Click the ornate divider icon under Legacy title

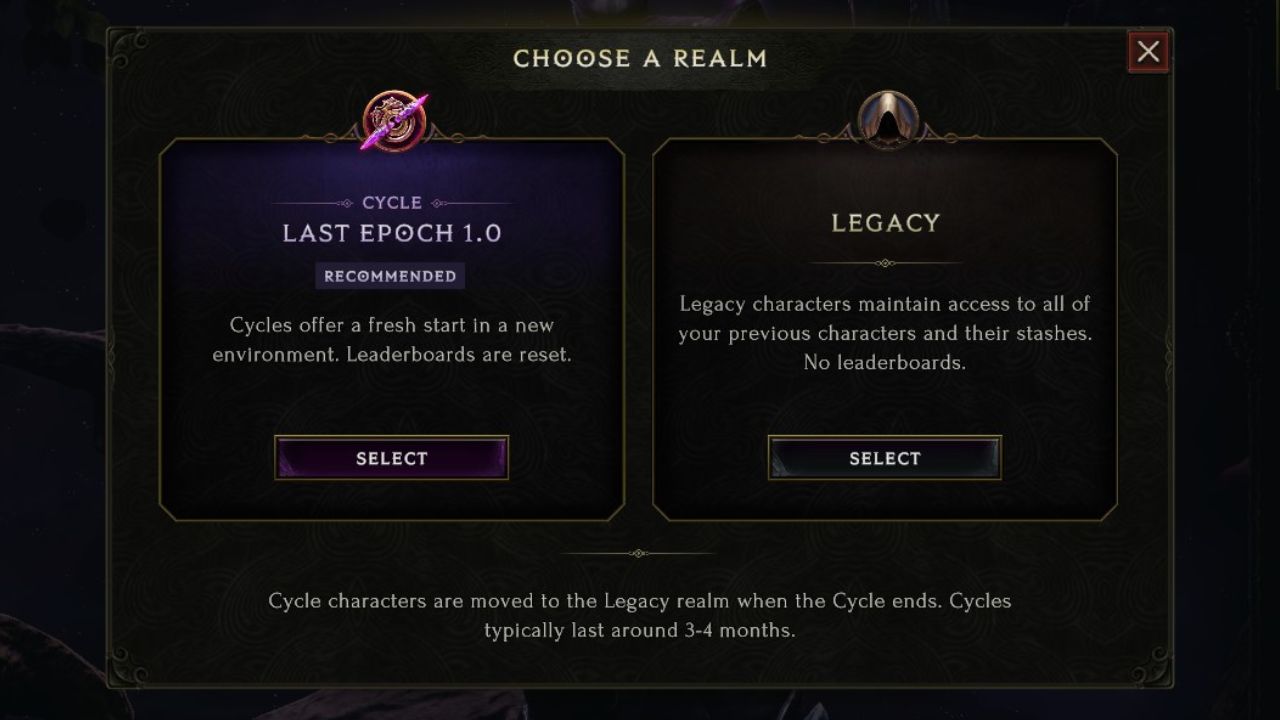click(x=884, y=263)
